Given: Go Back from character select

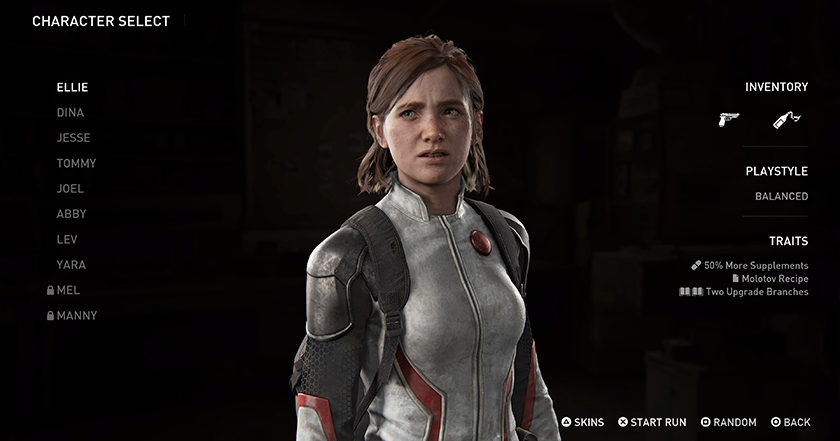Looking at the screenshot, I should [x=790, y=423].
